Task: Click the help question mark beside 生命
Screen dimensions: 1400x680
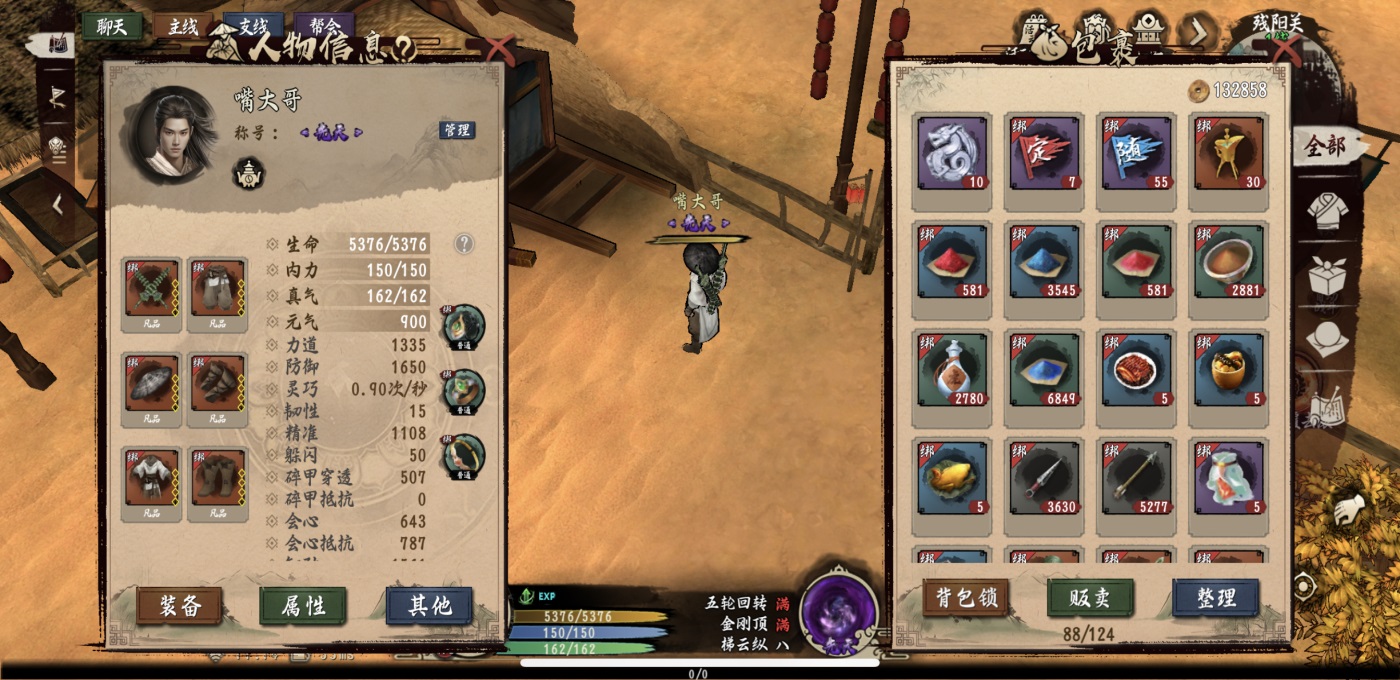Action: [x=464, y=244]
